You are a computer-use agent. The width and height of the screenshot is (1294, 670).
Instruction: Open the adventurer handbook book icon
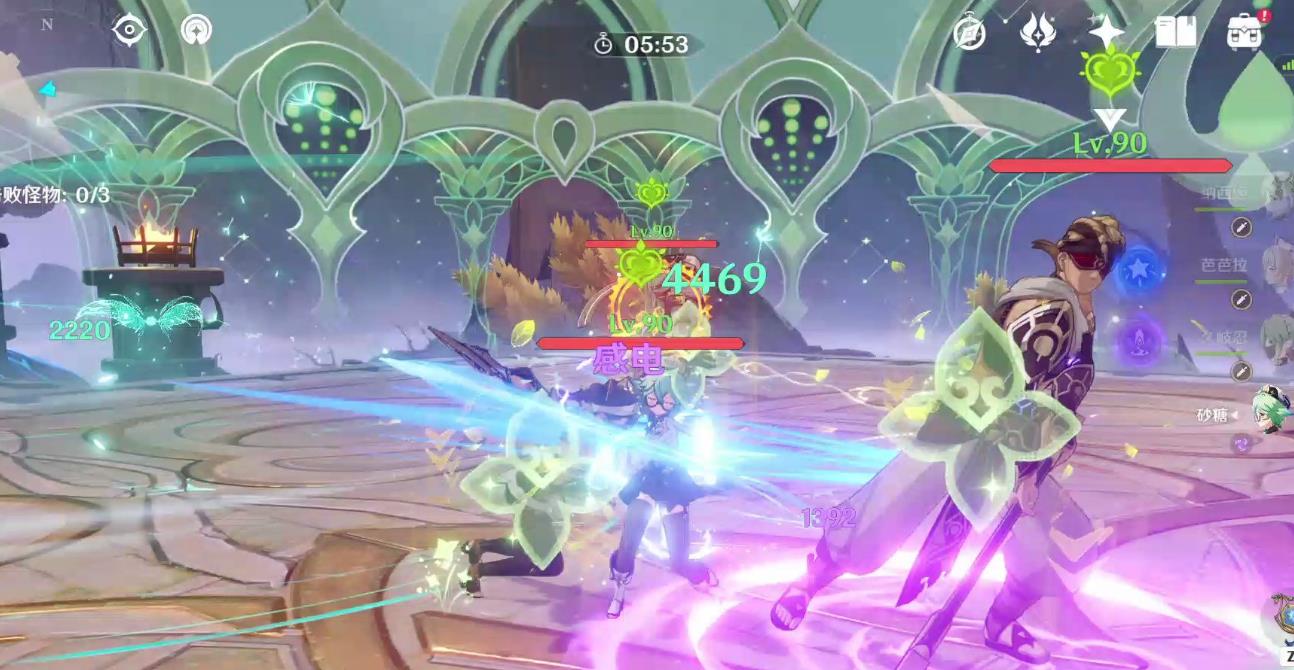click(1176, 32)
